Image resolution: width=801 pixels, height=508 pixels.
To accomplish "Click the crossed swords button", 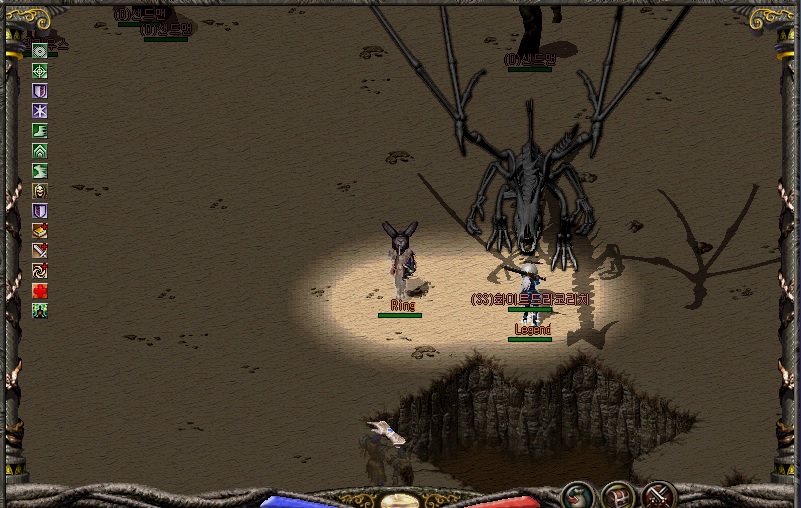I will pyautogui.click(x=658, y=495).
